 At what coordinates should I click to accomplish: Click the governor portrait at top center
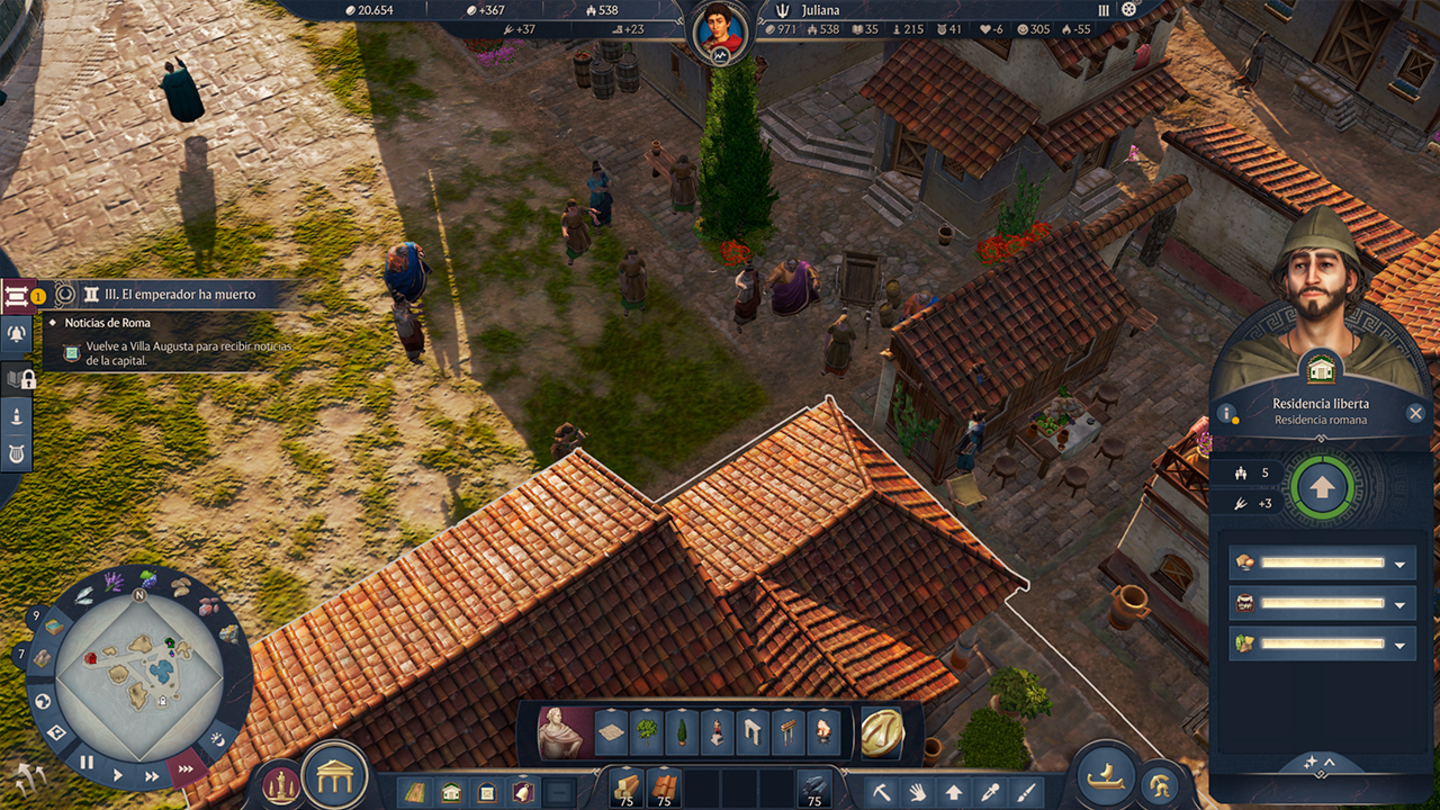(720, 30)
